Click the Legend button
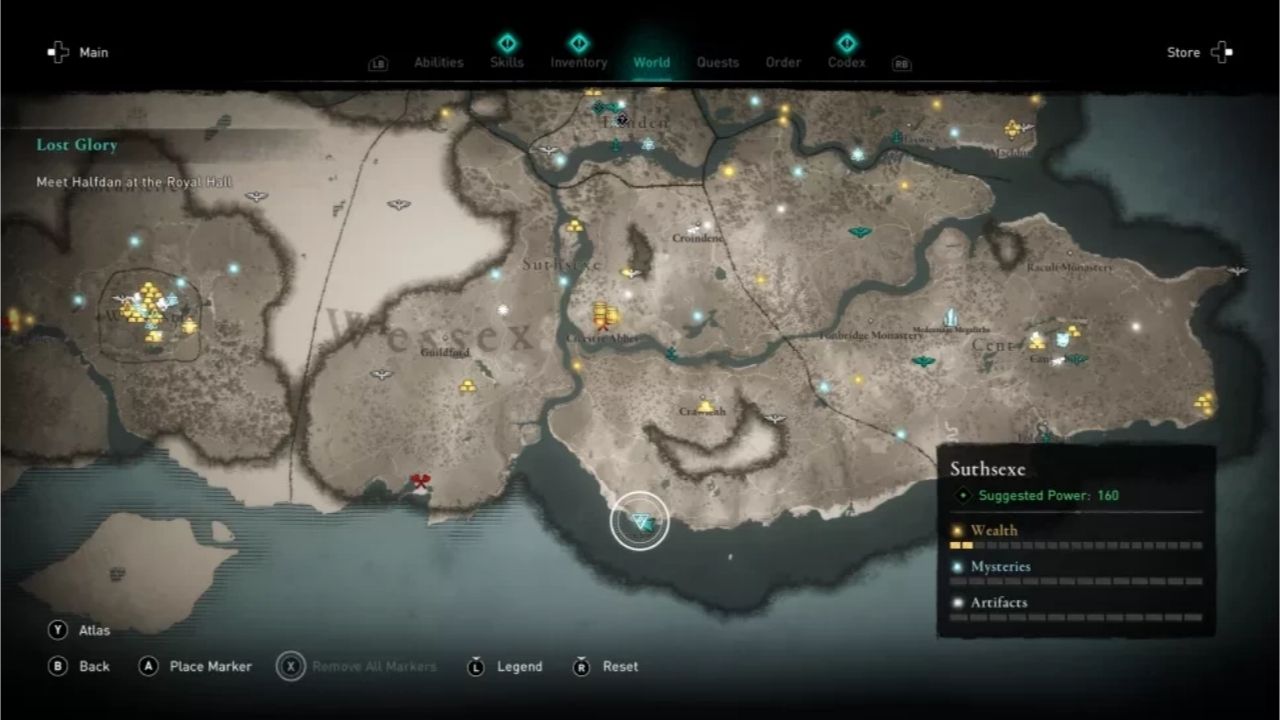The width and height of the screenshot is (1280, 720). [x=519, y=666]
